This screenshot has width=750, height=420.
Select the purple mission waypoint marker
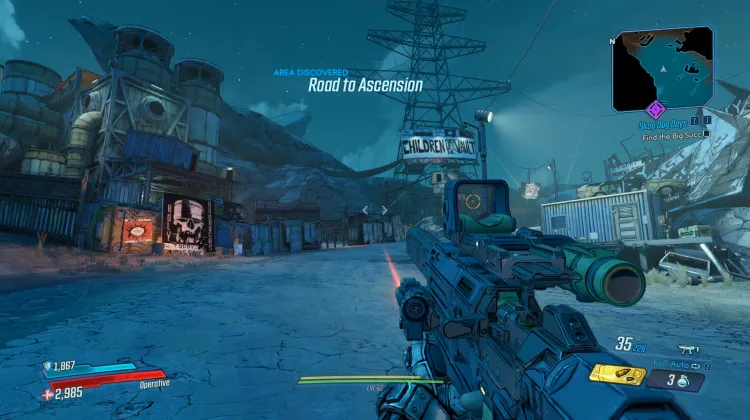tap(656, 109)
